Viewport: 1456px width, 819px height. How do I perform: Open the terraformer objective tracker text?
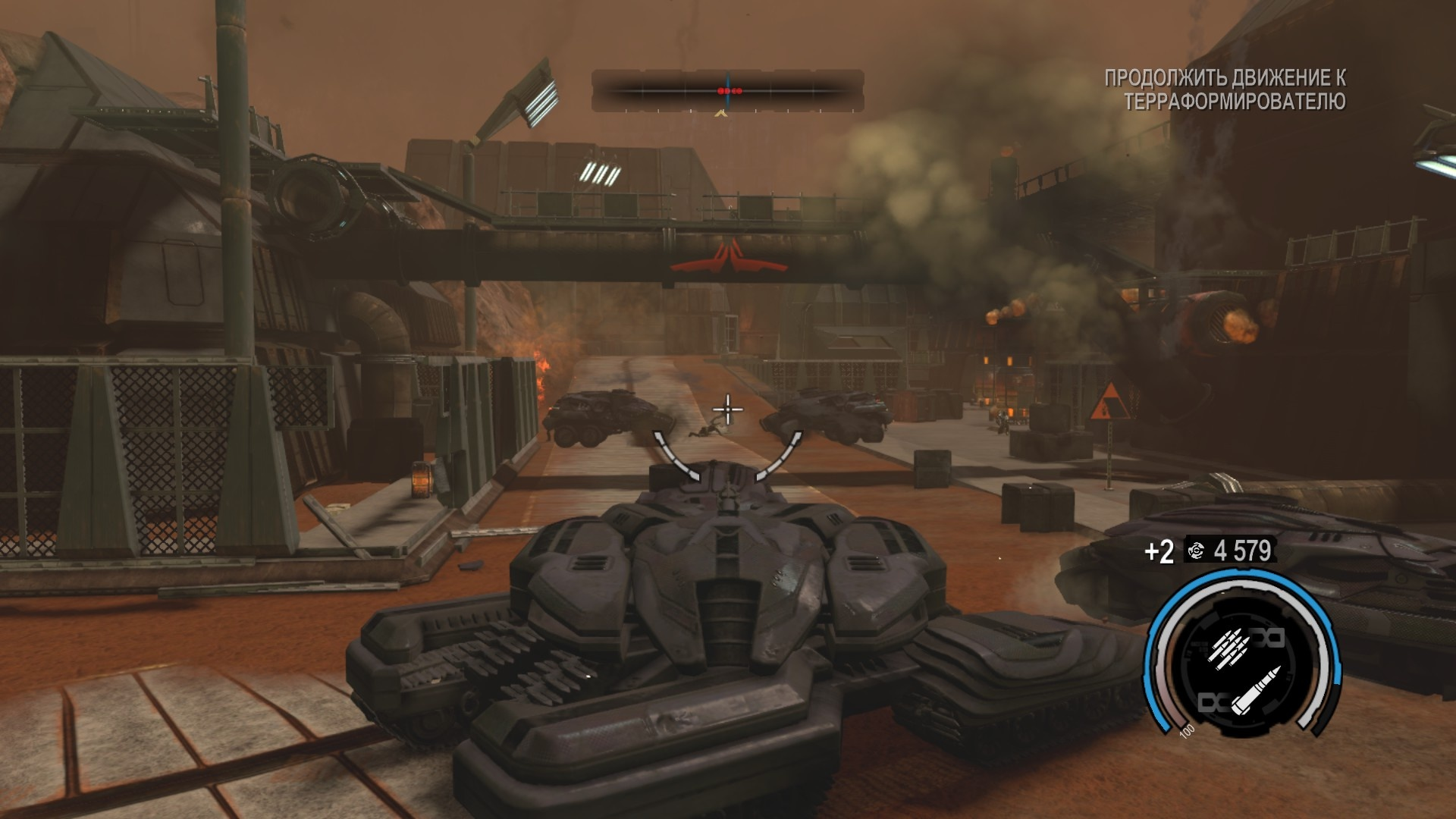(x=1224, y=89)
